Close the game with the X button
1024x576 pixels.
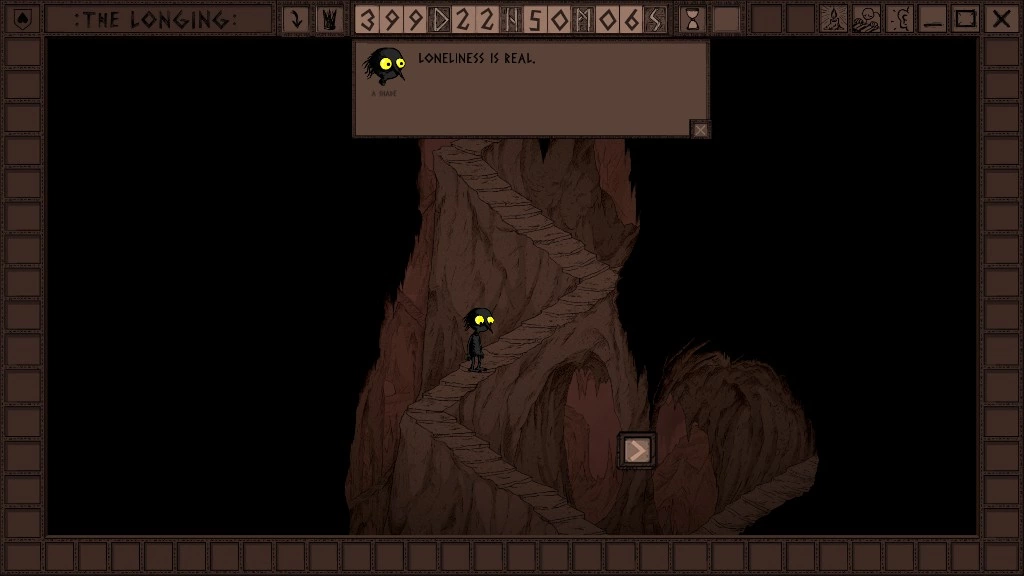click(x=999, y=19)
